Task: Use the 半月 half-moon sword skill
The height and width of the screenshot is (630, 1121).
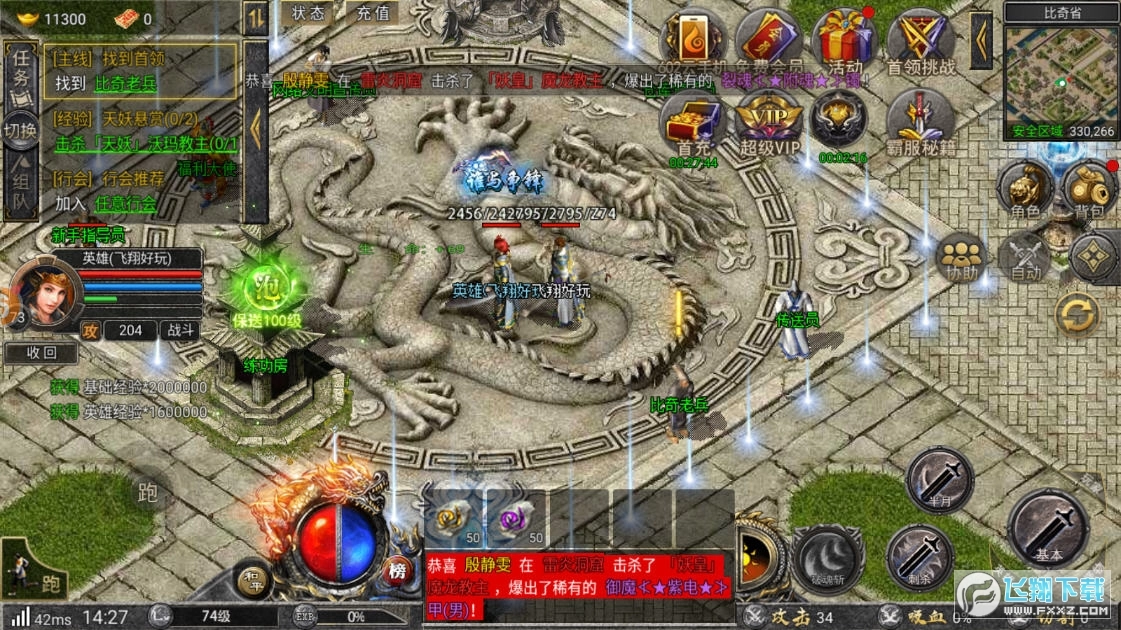Action: (938, 480)
